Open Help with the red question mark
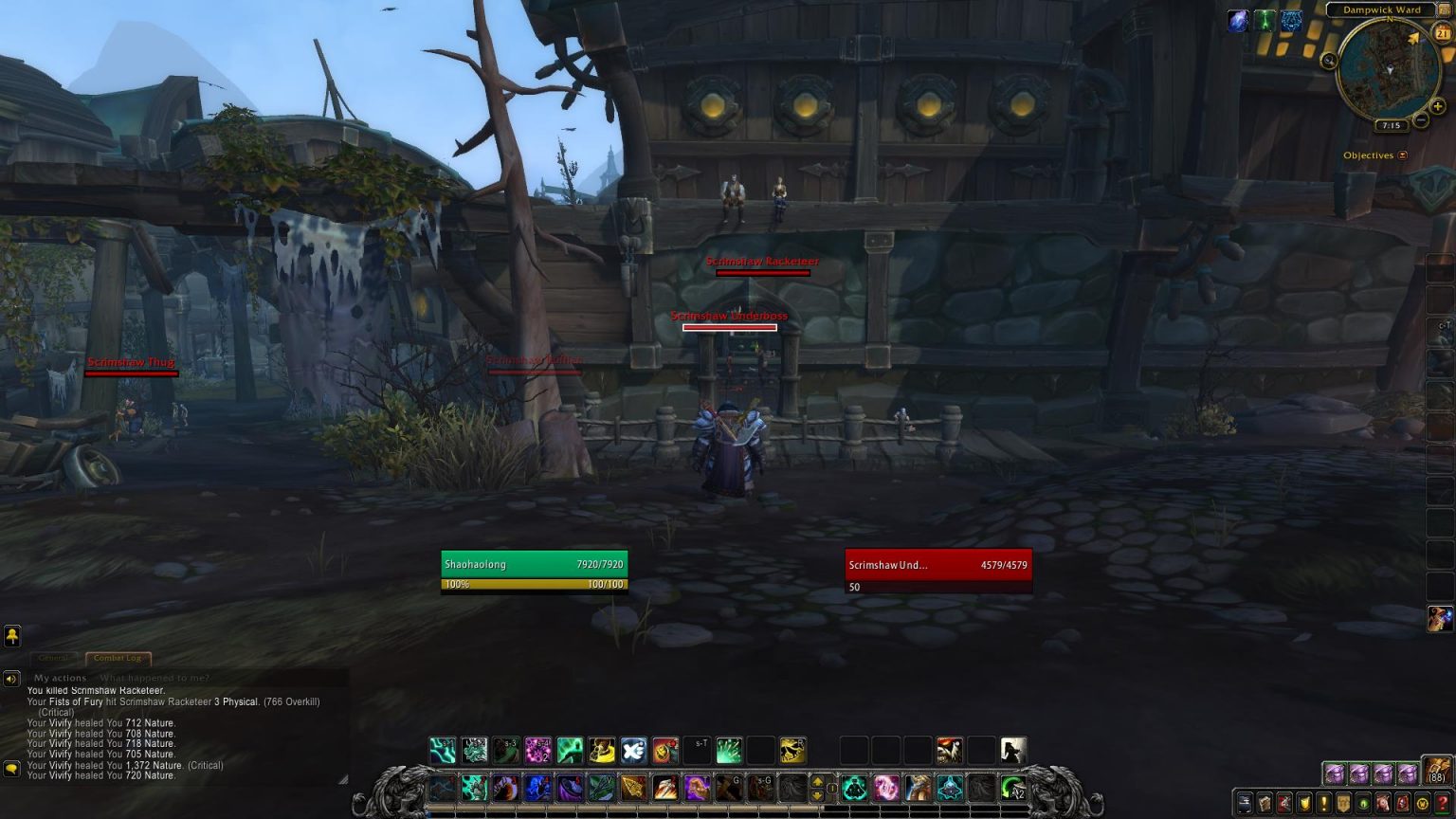Screen dimensions: 1456x819 coord(1442,804)
